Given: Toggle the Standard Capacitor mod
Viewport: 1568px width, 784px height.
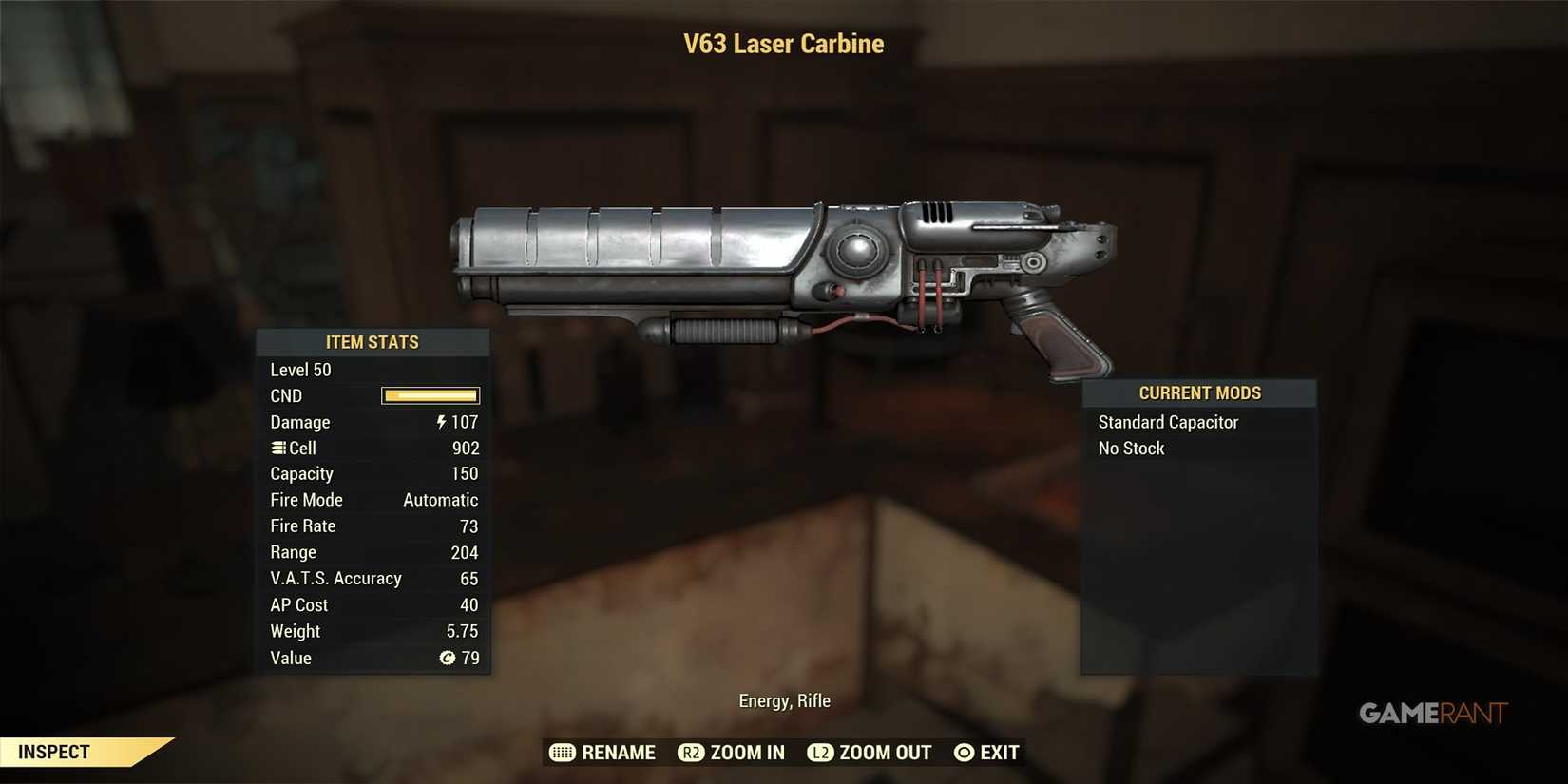Looking at the screenshot, I should (x=1168, y=422).
